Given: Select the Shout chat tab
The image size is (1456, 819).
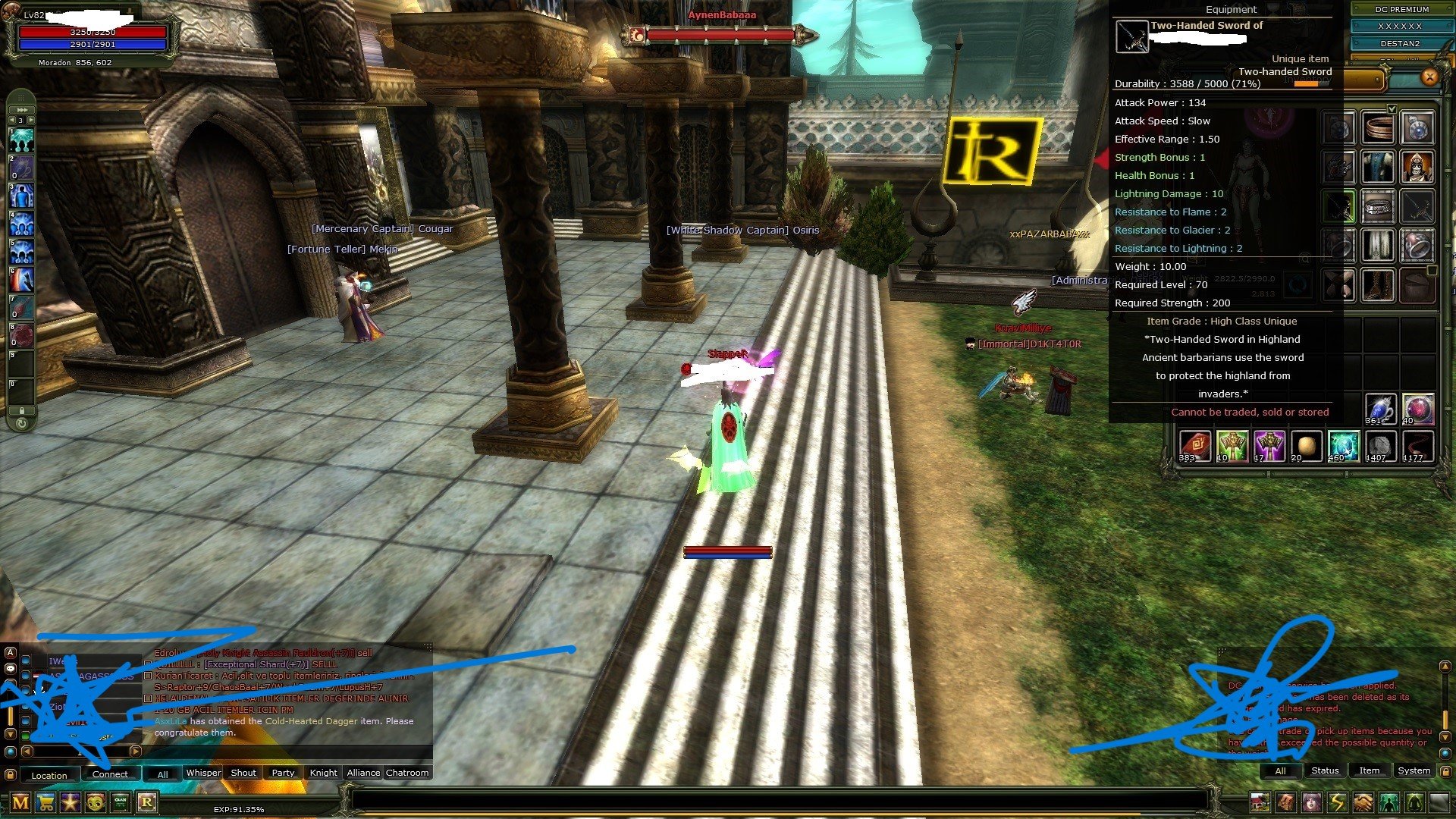Looking at the screenshot, I should [243, 773].
